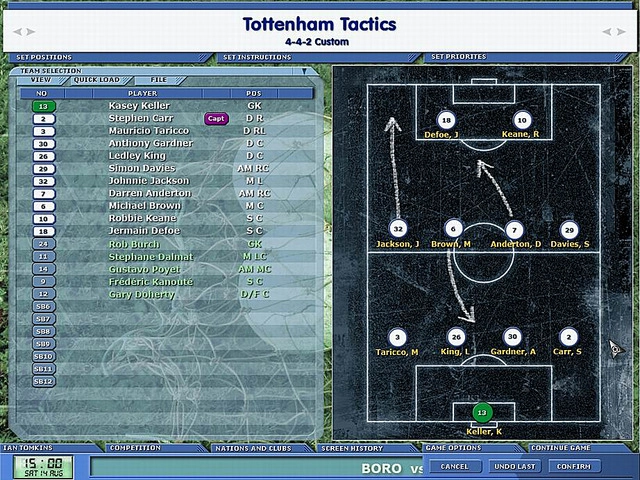Open the Set Positions tab
The width and height of the screenshot is (640, 480).
click(44, 57)
